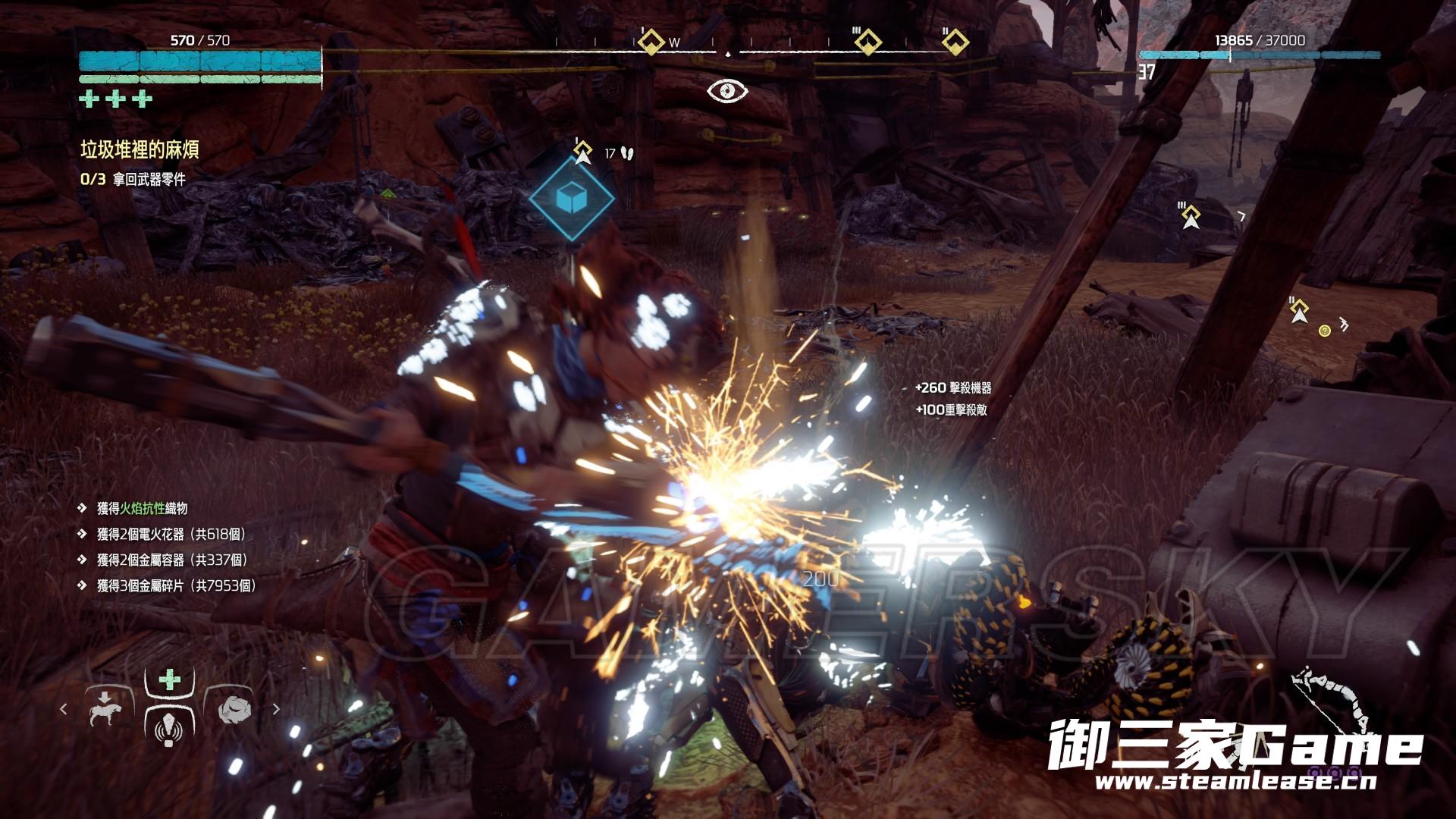Select the blue cube objective marker
Viewport: 1456px width, 819px height.
(x=571, y=199)
